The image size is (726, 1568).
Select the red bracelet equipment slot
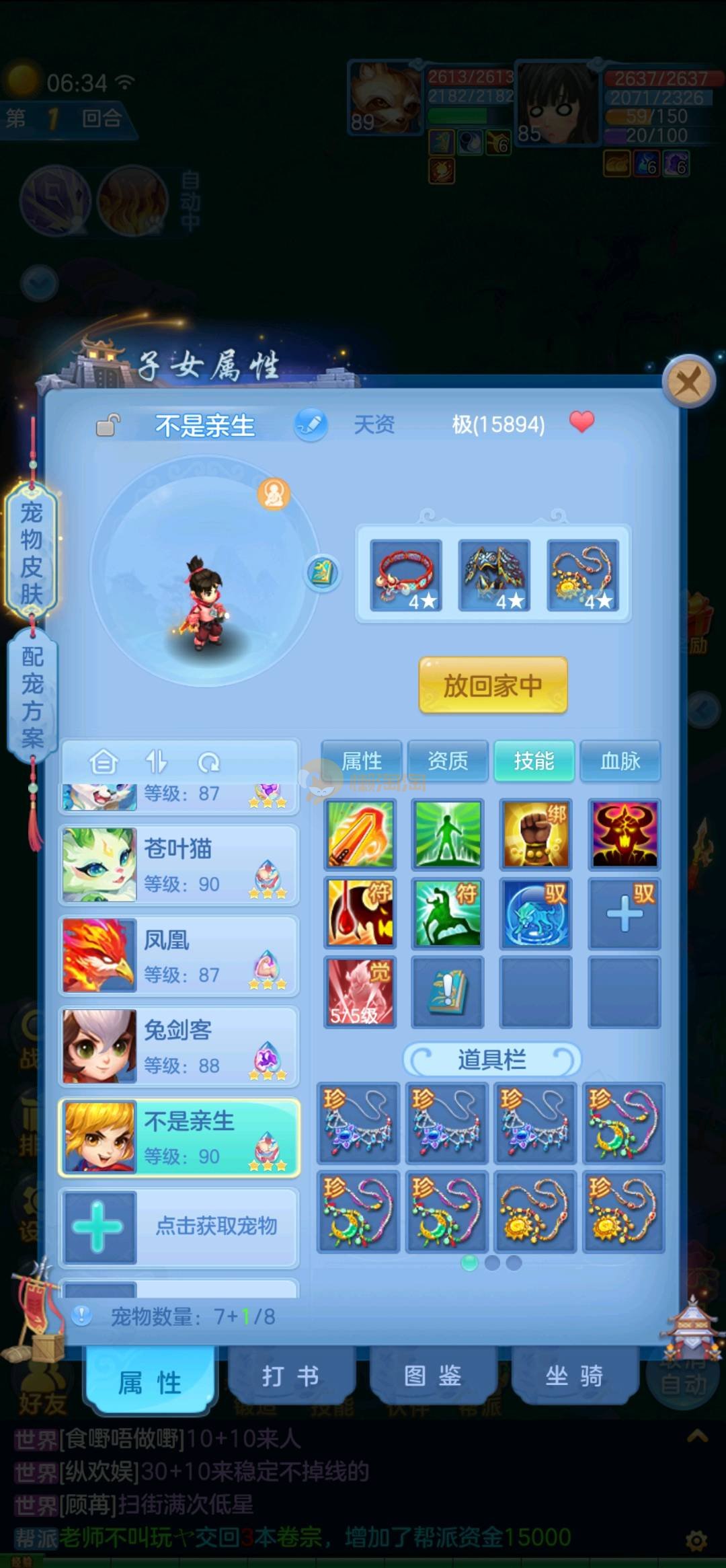(x=406, y=575)
